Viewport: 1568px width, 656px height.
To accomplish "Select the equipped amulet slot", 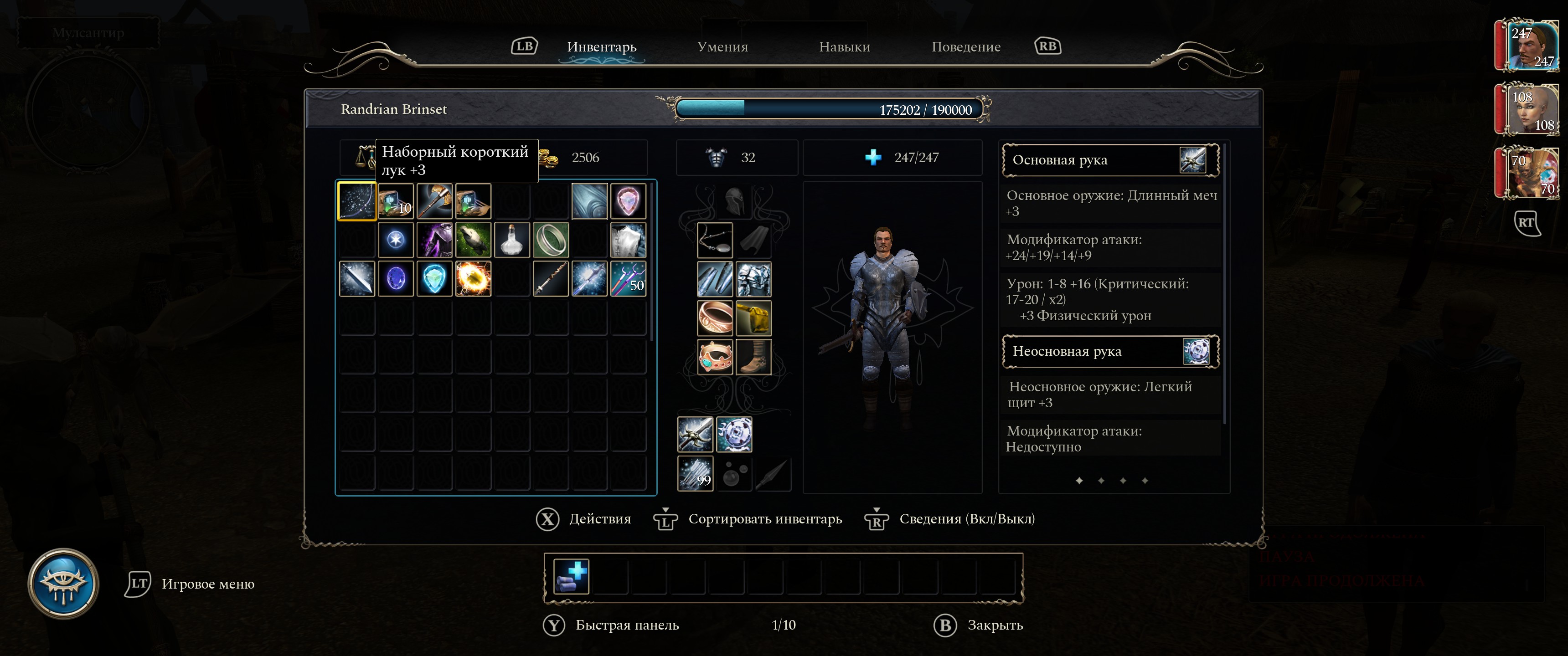I will coord(715,240).
